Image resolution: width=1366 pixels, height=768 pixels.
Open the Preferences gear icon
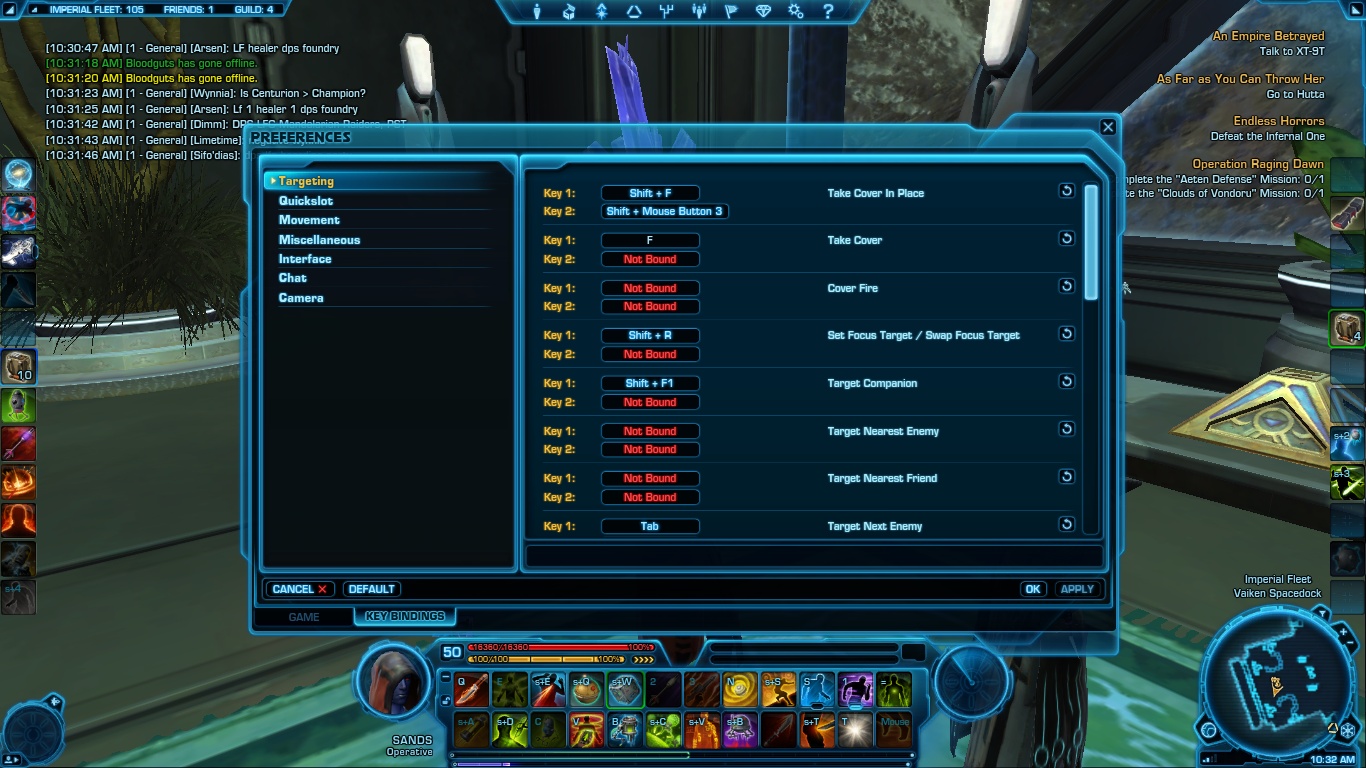click(796, 12)
